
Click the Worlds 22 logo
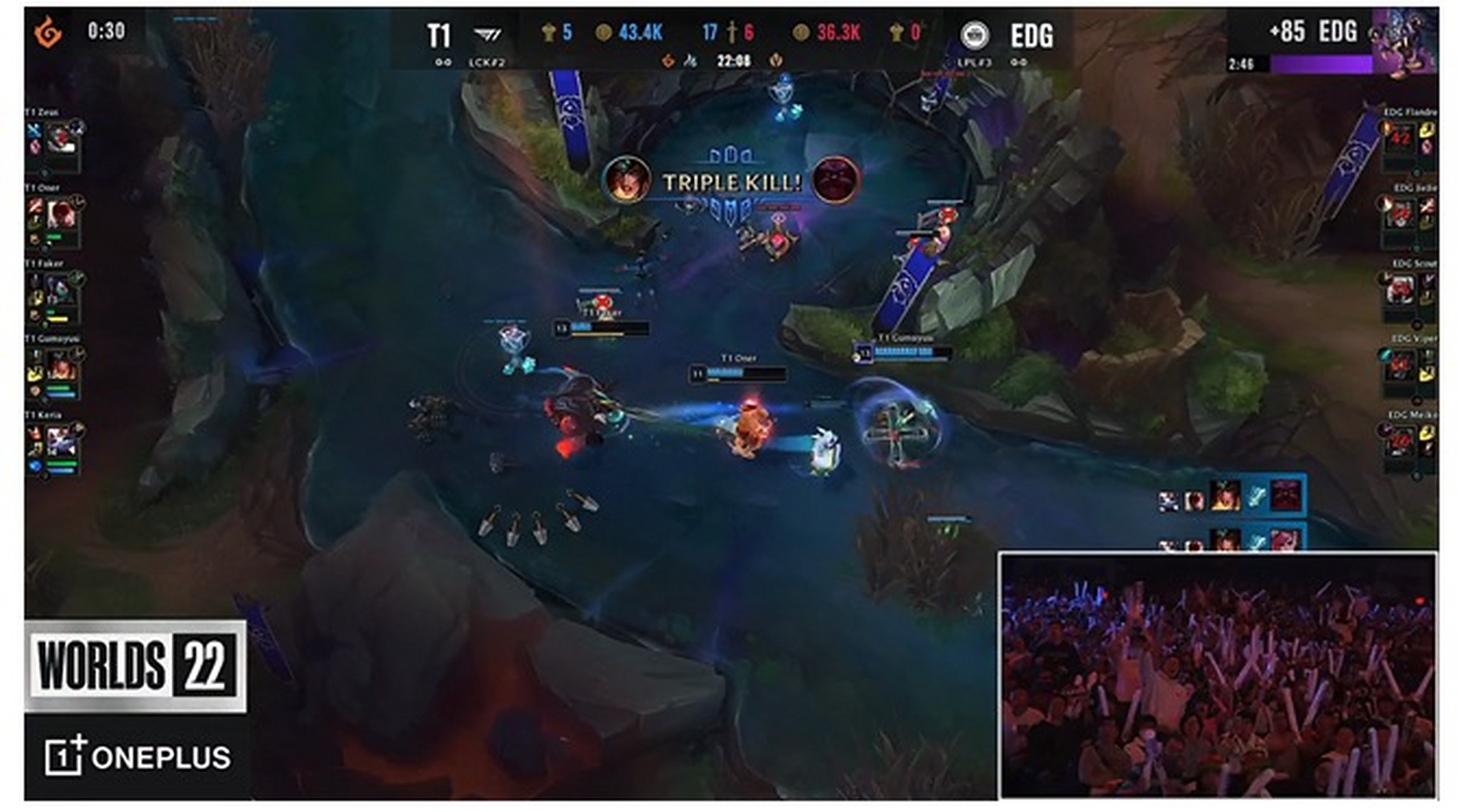135,666
